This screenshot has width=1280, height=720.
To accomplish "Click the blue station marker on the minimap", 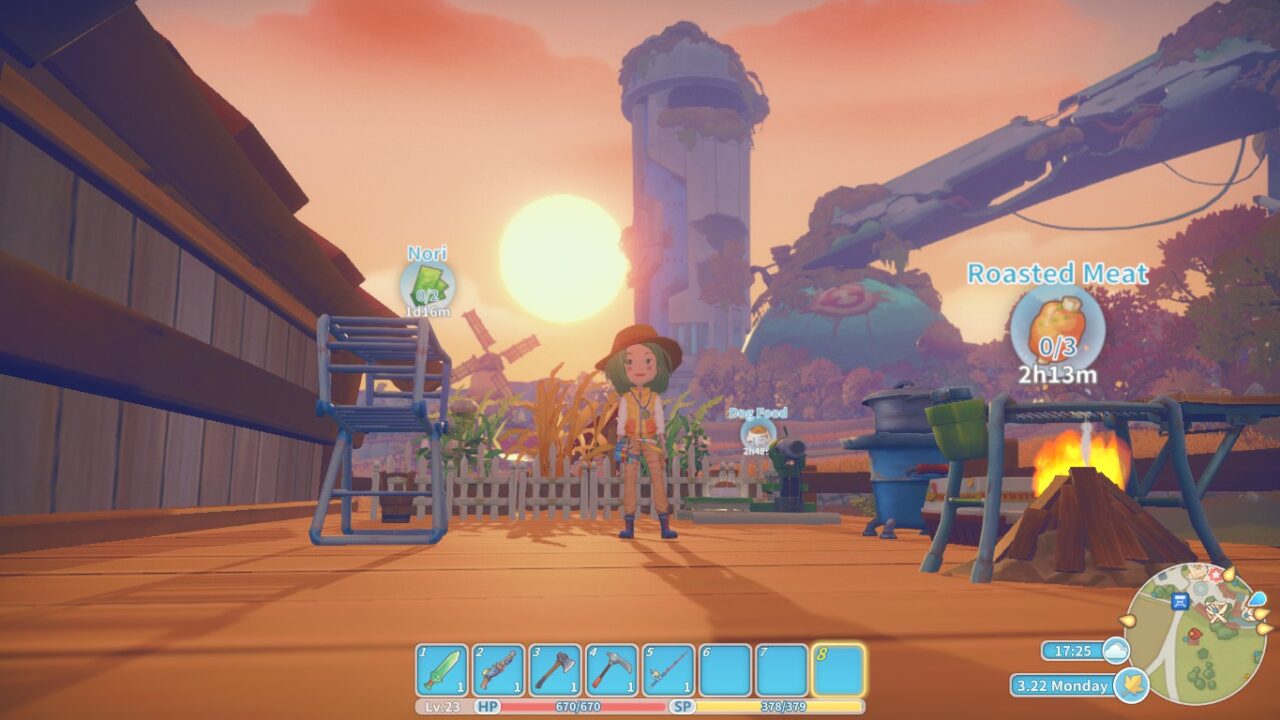I will tap(1180, 601).
